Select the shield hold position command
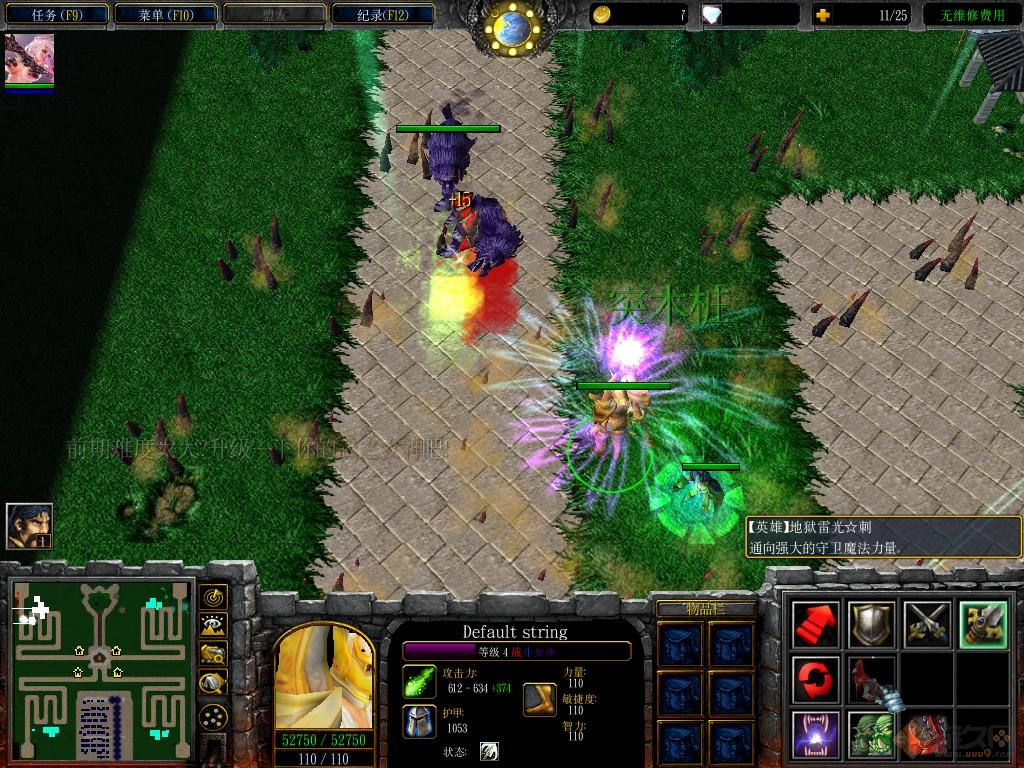The height and width of the screenshot is (768, 1024). 869,624
